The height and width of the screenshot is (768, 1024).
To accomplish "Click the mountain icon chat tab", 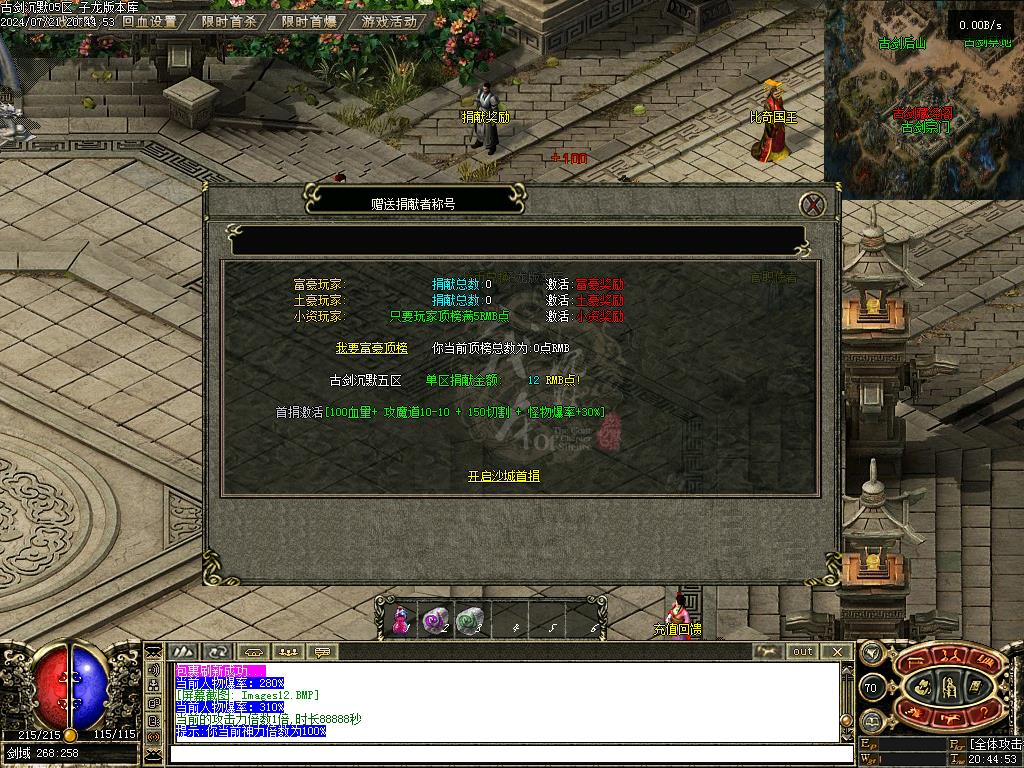I will tap(183, 652).
